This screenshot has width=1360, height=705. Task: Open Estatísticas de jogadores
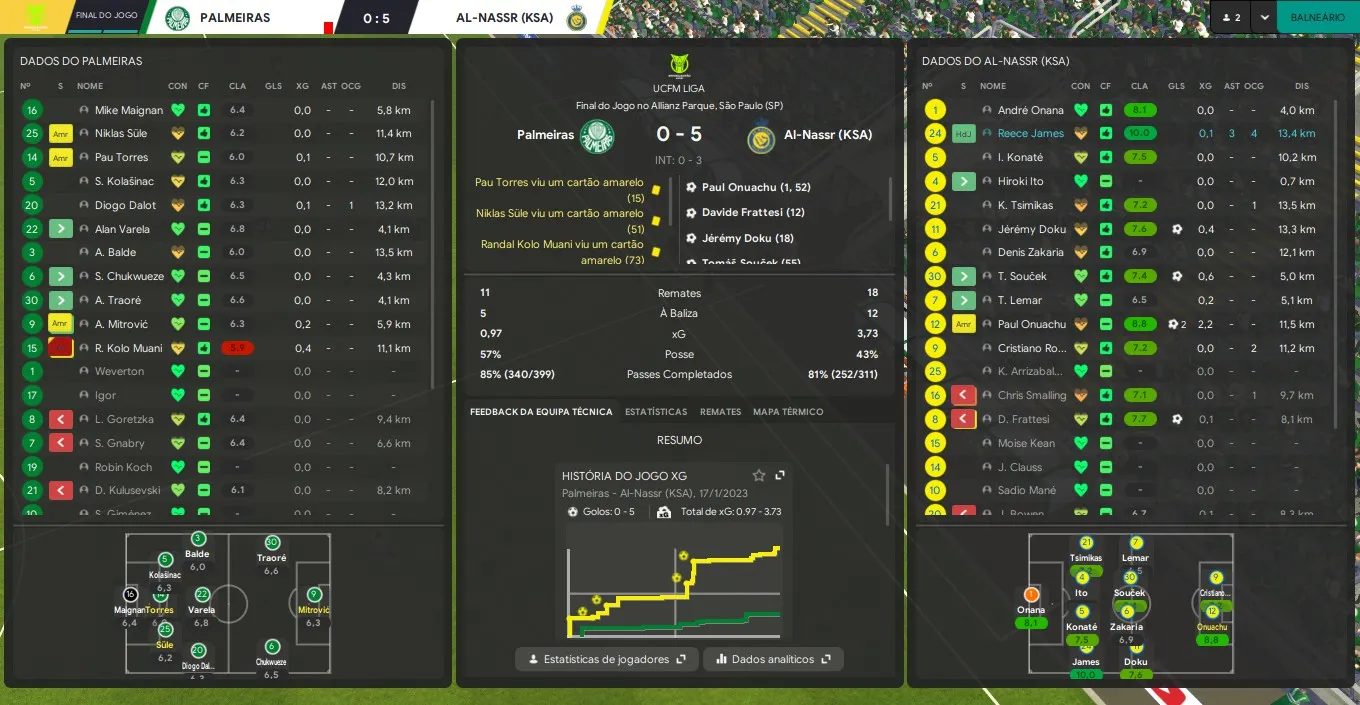[607, 659]
